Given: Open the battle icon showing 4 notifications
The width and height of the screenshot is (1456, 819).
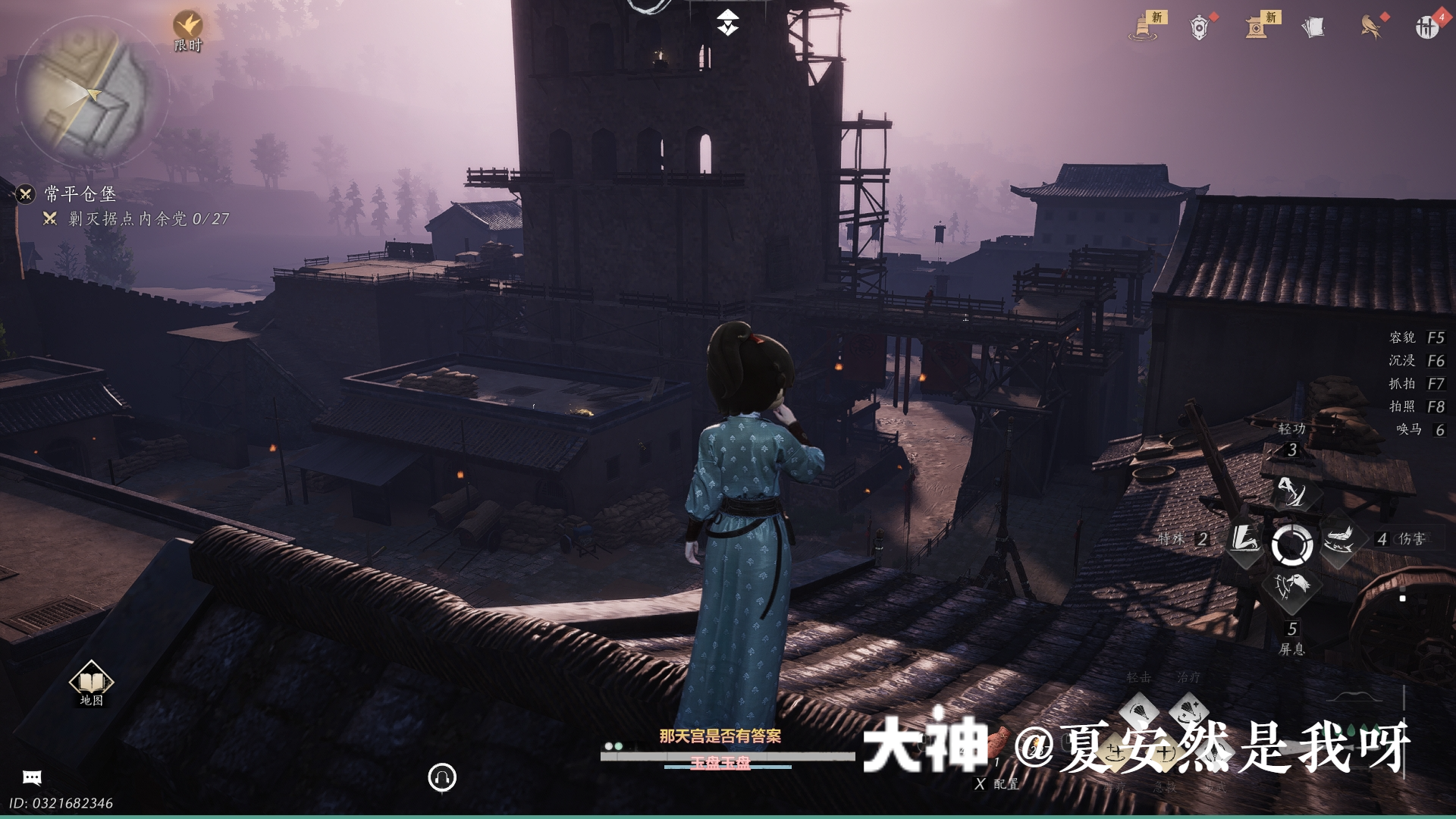Looking at the screenshot, I should click(x=1427, y=27).
